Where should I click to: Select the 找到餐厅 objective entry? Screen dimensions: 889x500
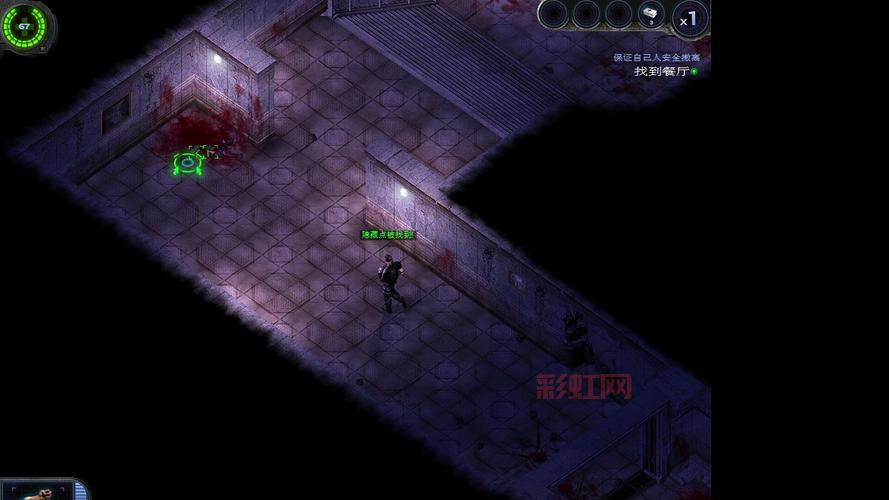click(x=662, y=71)
